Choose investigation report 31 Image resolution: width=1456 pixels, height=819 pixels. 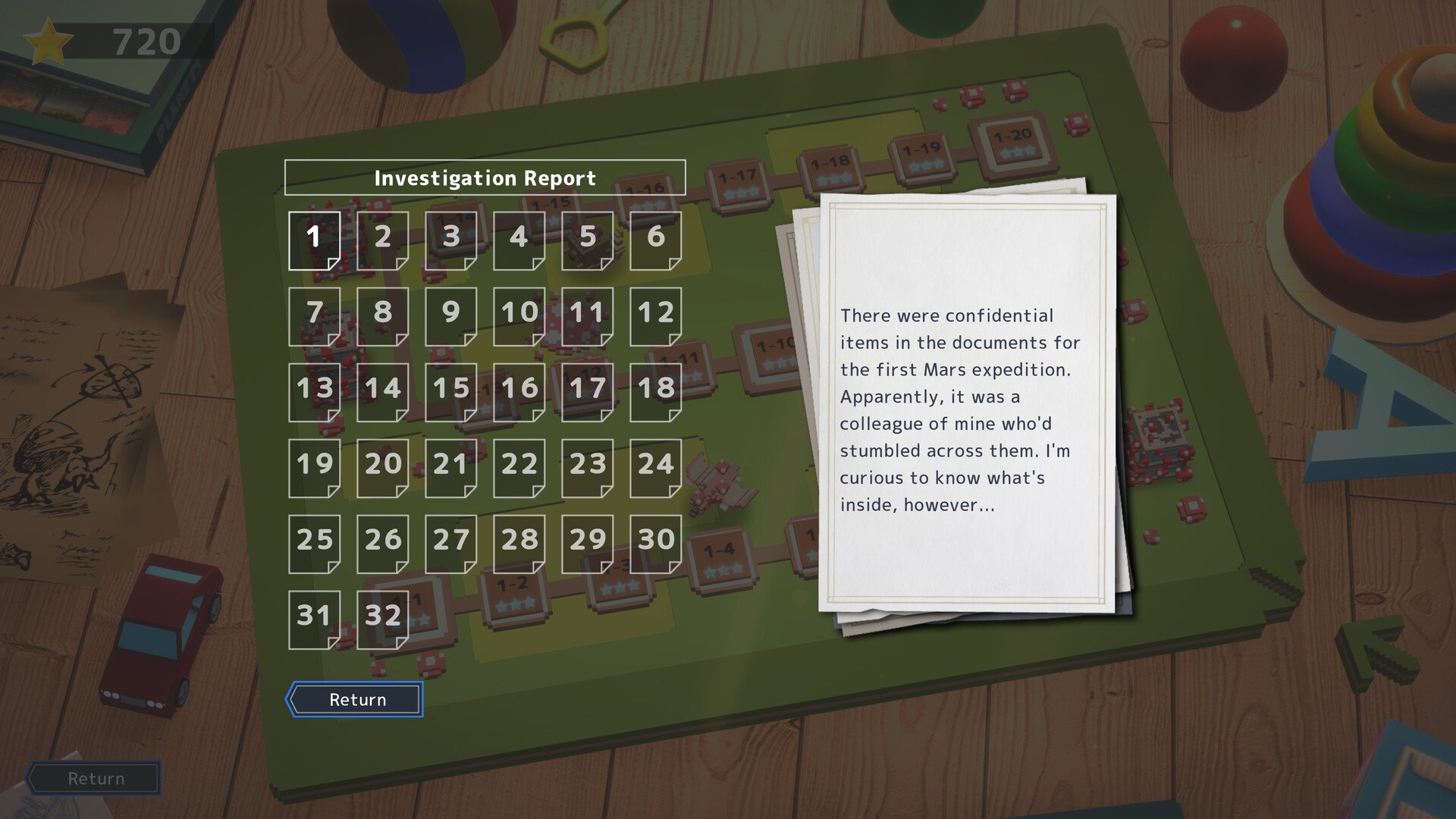[x=314, y=619]
